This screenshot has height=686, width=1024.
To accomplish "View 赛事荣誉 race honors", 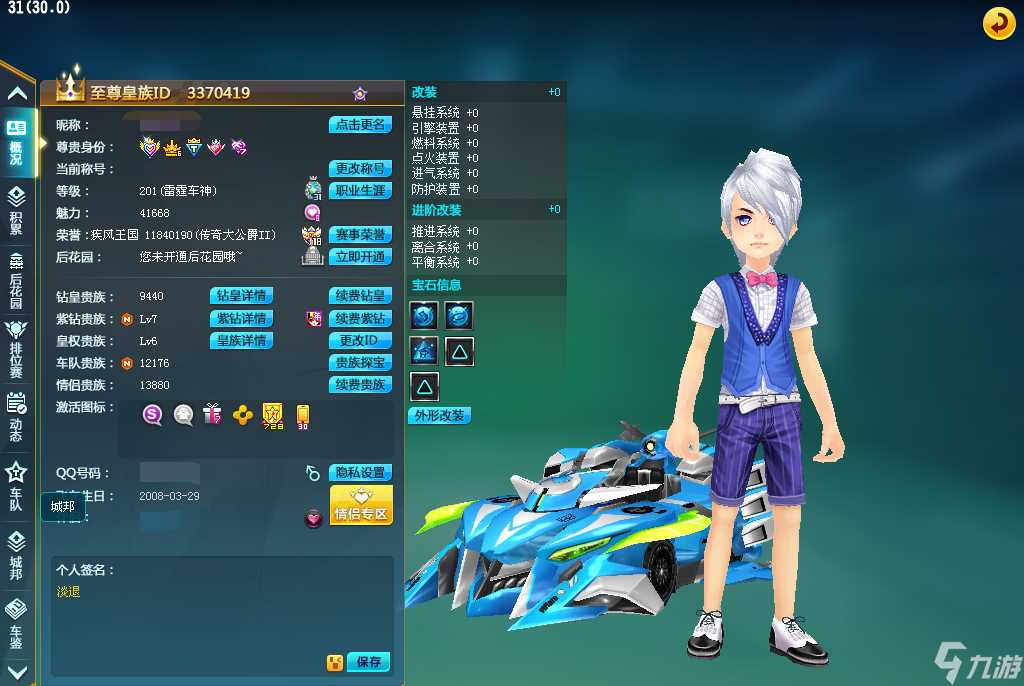I will pyautogui.click(x=360, y=235).
